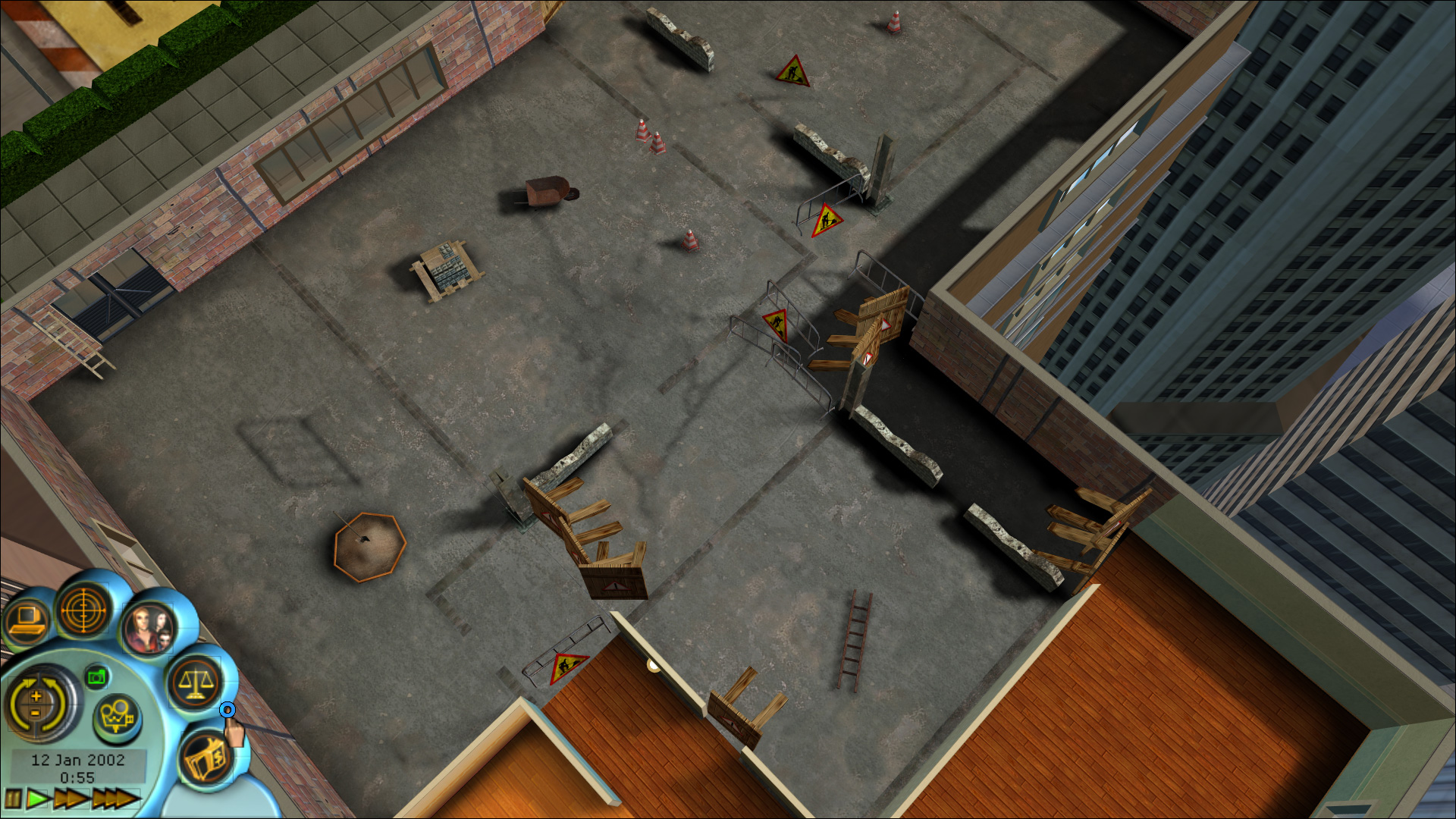This screenshot has height=819, width=1456.
Task: Select the pause button to freeze time
Action: click(x=13, y=799)
